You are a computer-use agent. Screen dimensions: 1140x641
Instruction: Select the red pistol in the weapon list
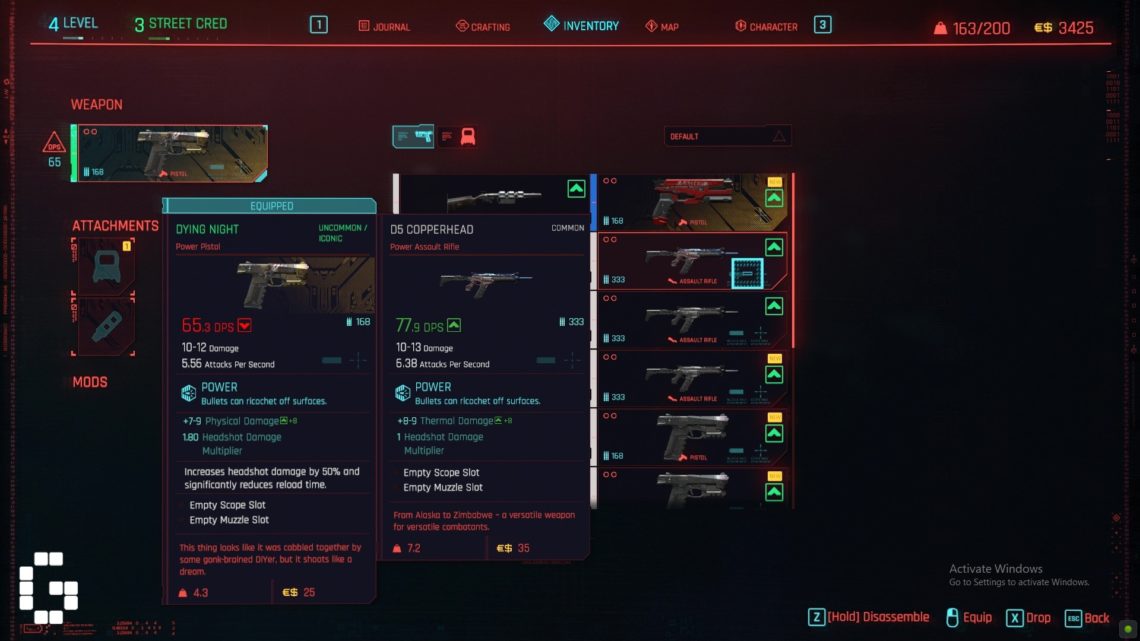point(692,201)
